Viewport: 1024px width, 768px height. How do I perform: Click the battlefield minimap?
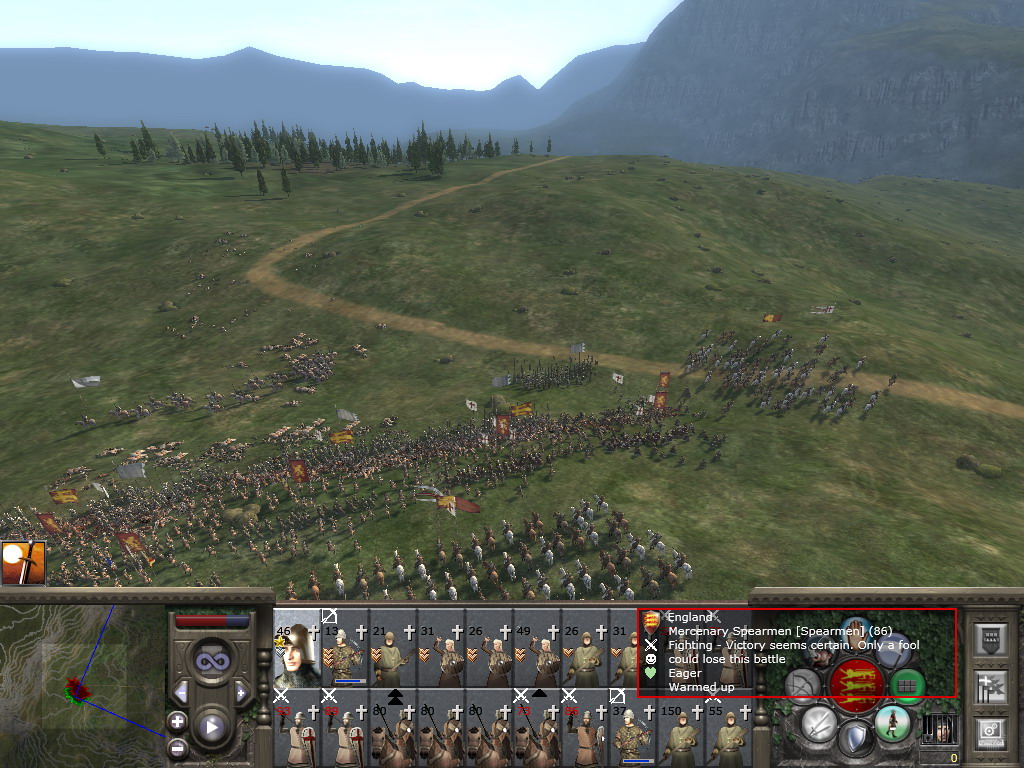[x=80, y=688]
